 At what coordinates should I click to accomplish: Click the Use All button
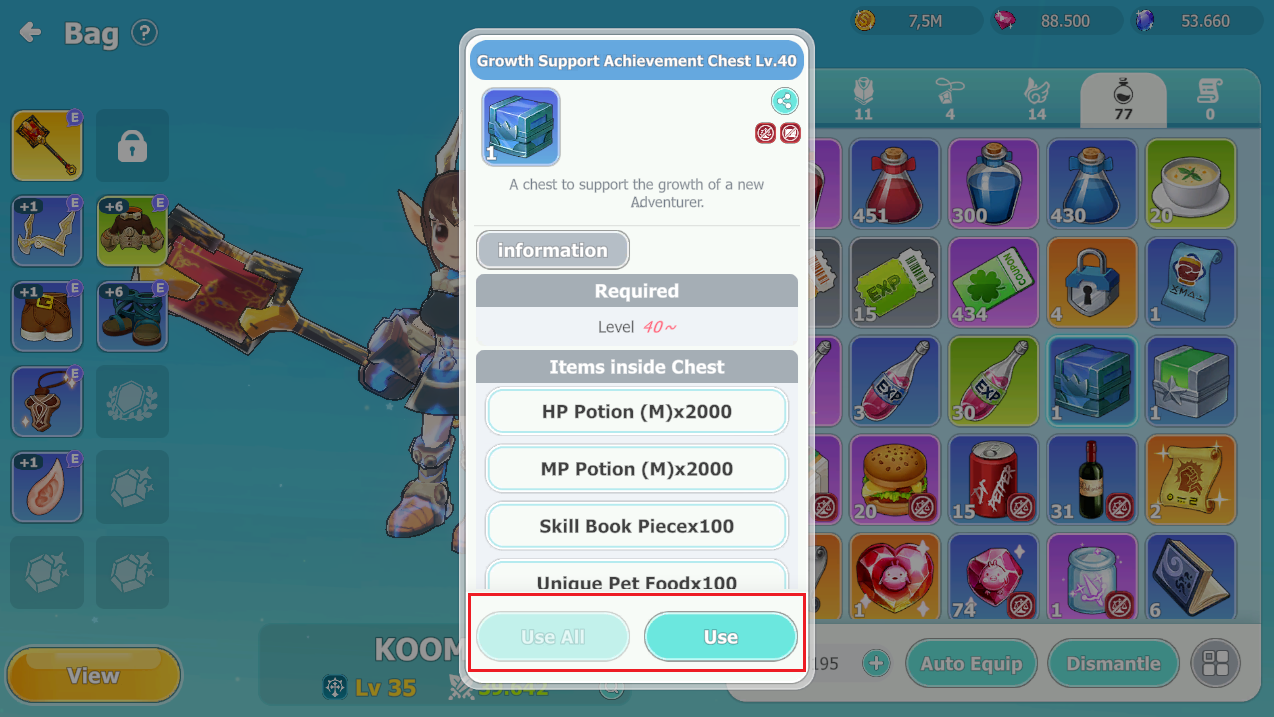click(x=553, y=637)
